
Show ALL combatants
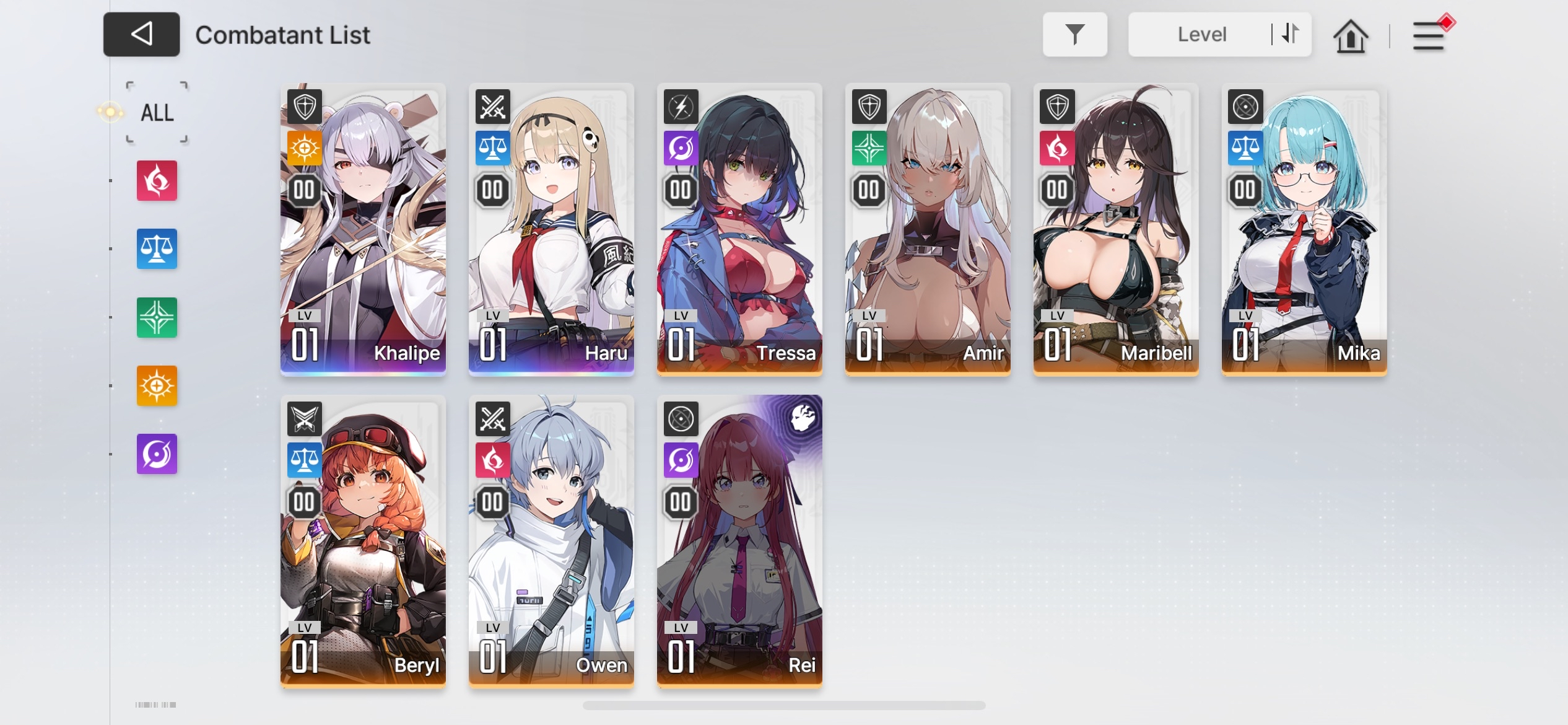(x=157, y=113)
